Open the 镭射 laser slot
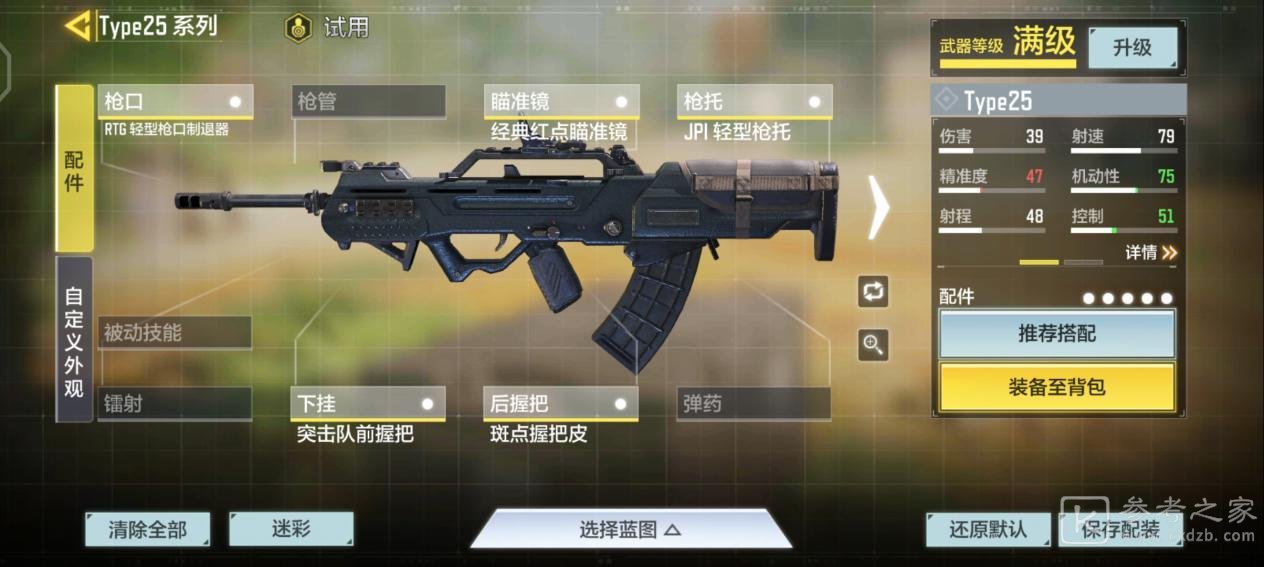1264x567 pixels. pyautogui.click(x=175, y=404)
